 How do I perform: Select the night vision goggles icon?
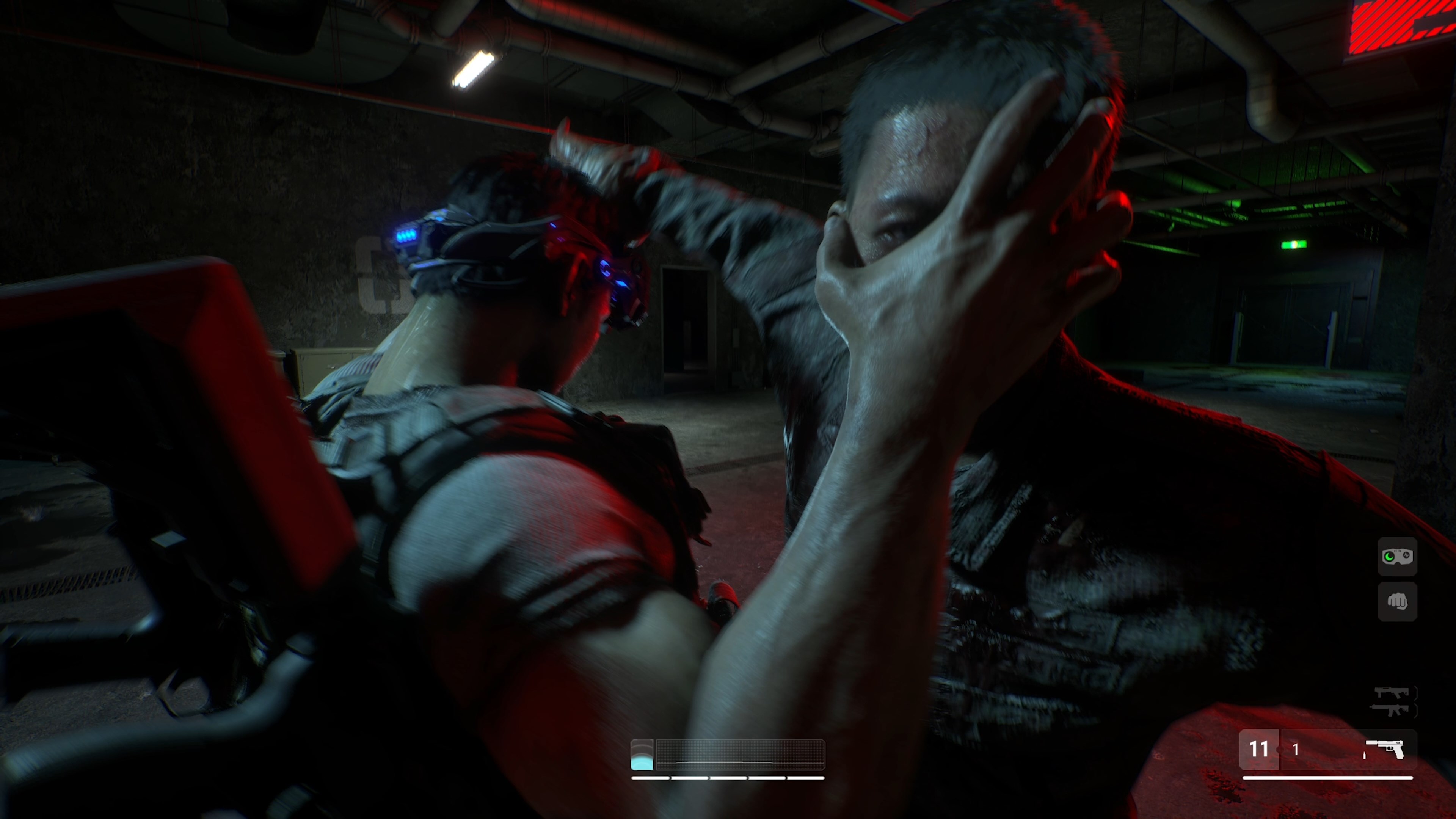[1398, 556]
